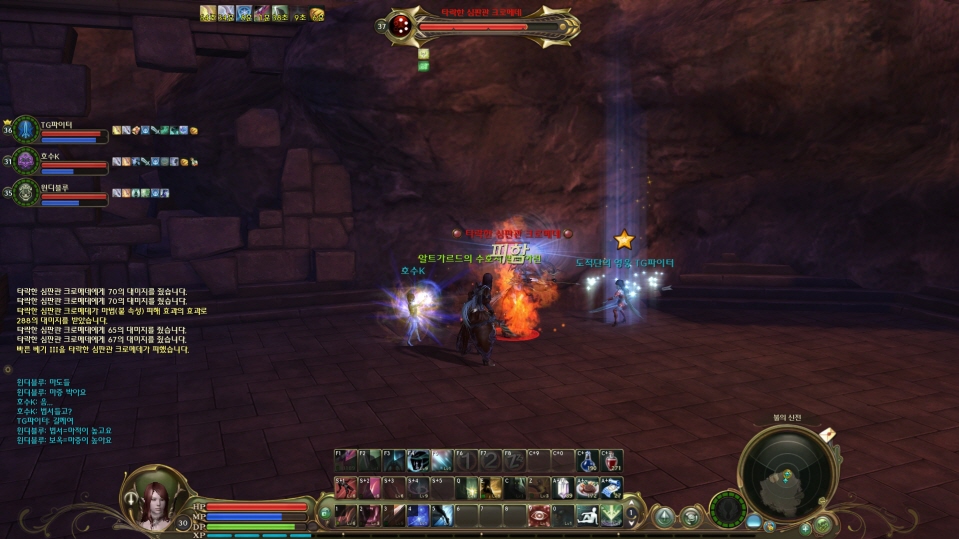Image resolution: width=959 pixels, height=539 pixels.
Task: Use the white crystal item
Action: click(x=564, y=488)
